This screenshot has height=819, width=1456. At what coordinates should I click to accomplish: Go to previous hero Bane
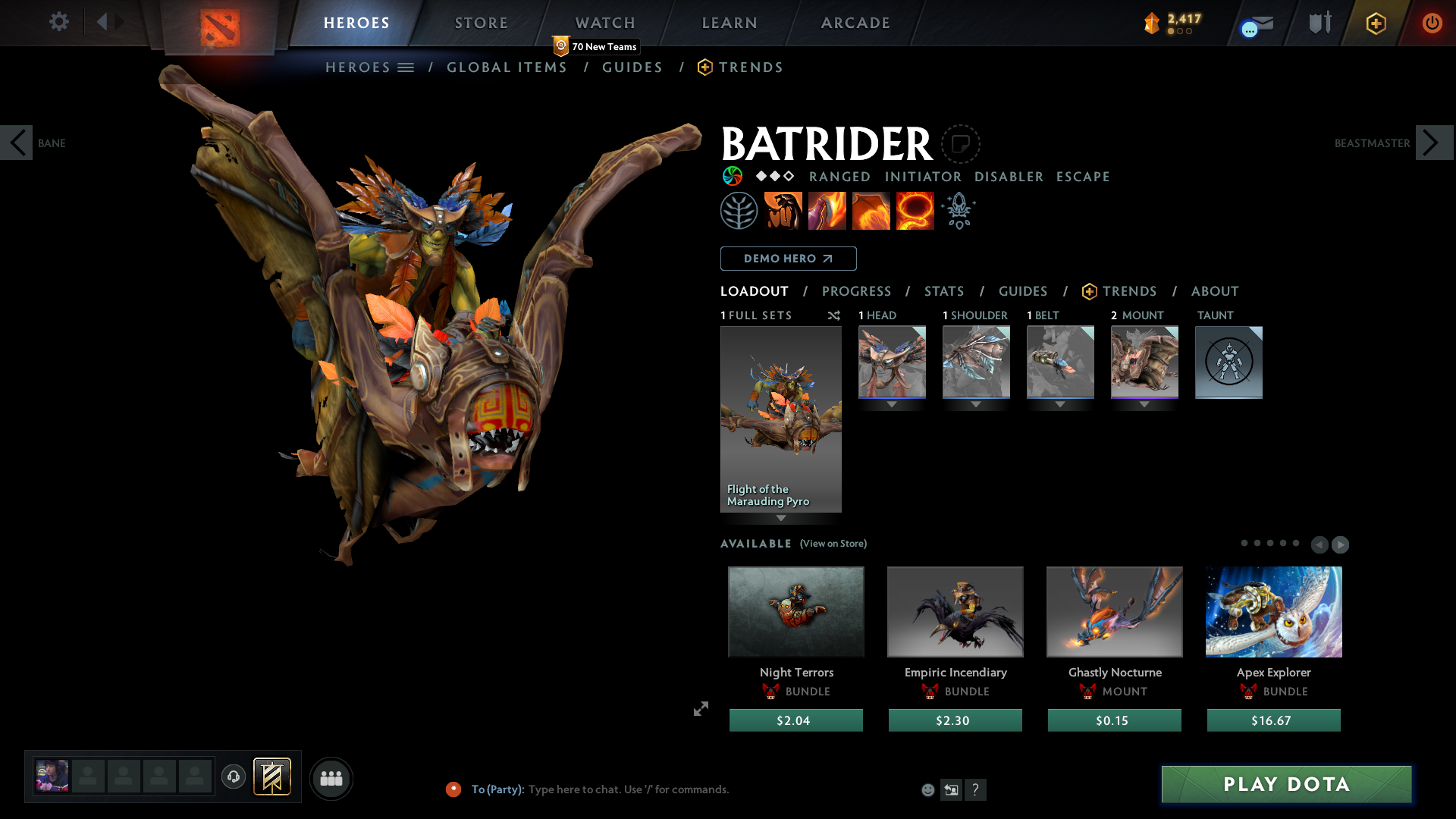tap(17, 143)
